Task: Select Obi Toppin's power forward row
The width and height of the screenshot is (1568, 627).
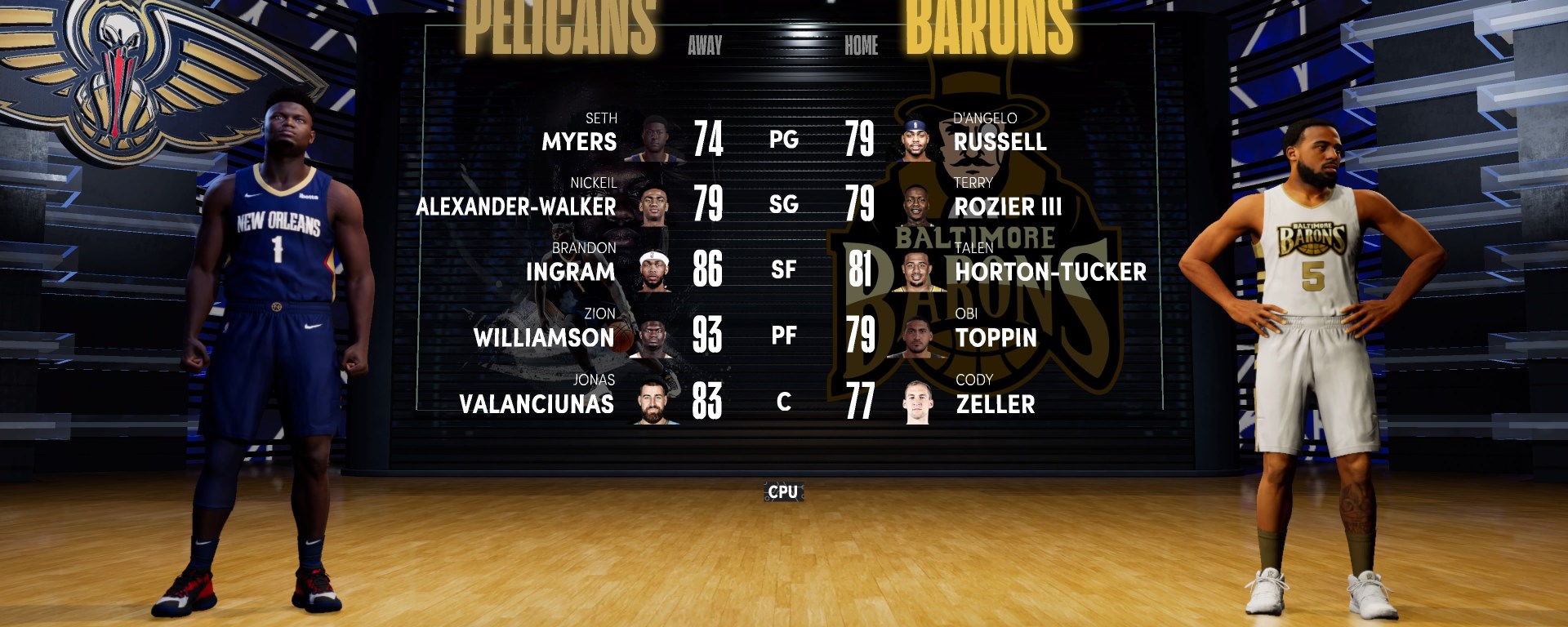Action: [996, 337]
